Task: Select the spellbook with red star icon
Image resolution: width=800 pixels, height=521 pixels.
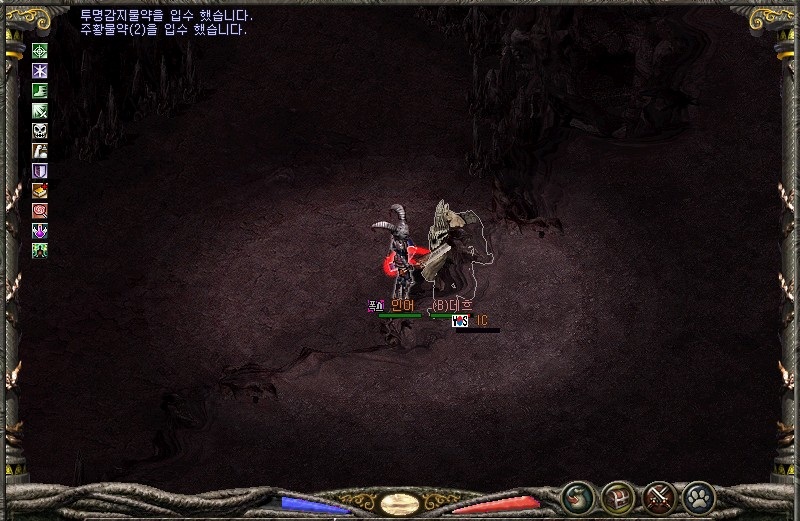Action: 40,191
